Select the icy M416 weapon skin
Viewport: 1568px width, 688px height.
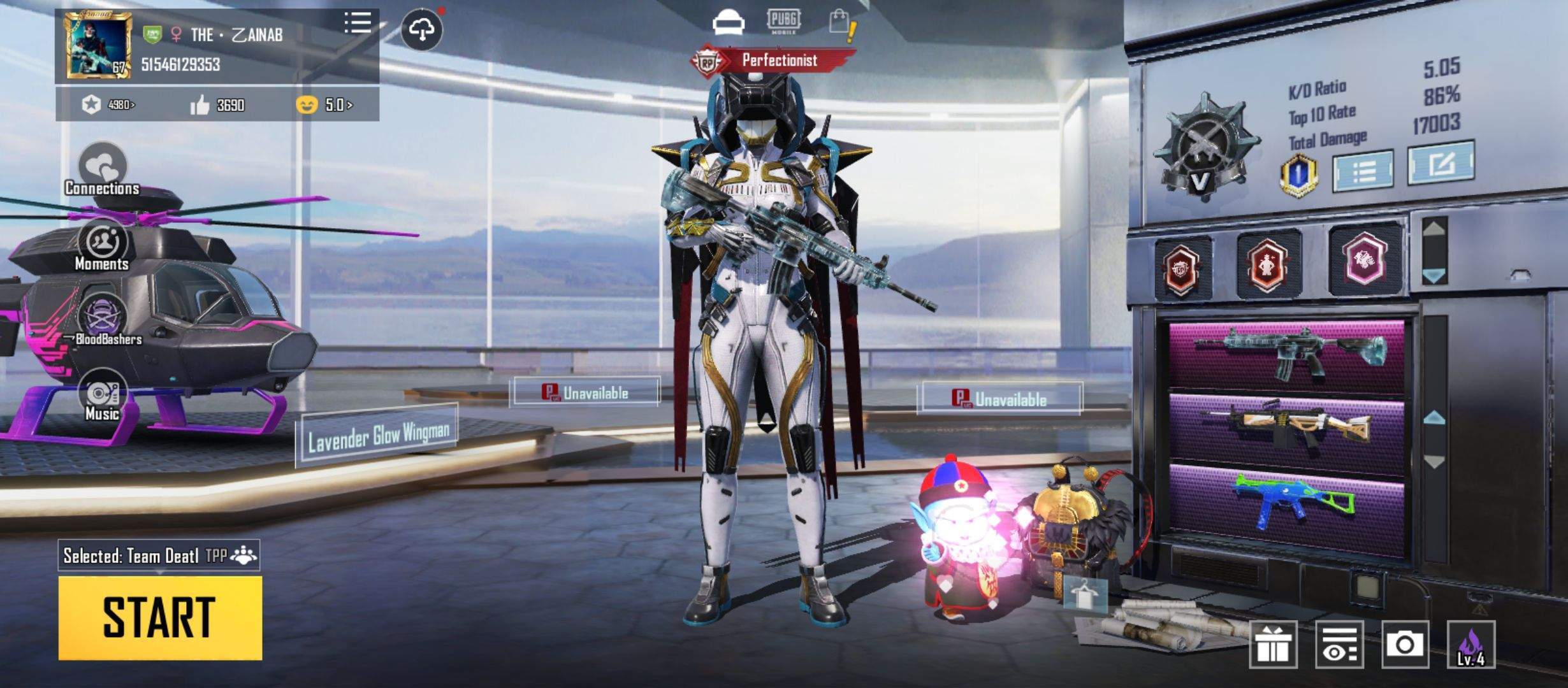(1287, 354)
